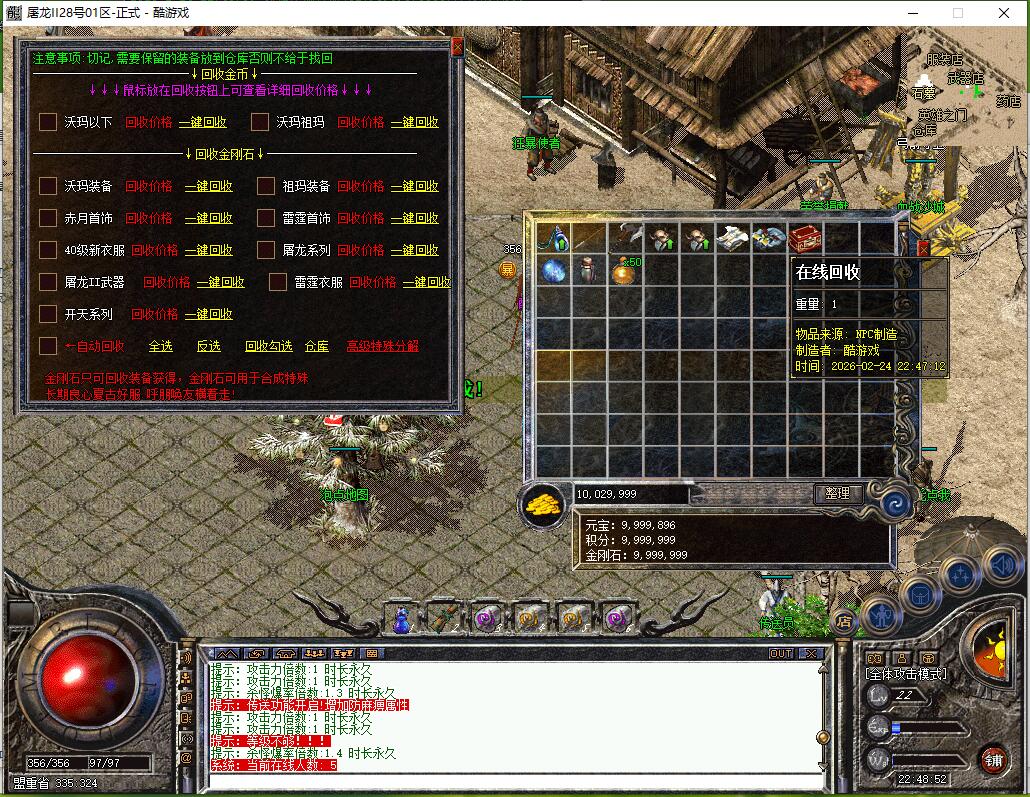Tick the 沃玛以下 checkbox
This screenshot has width=1030, height=797.
48,122
